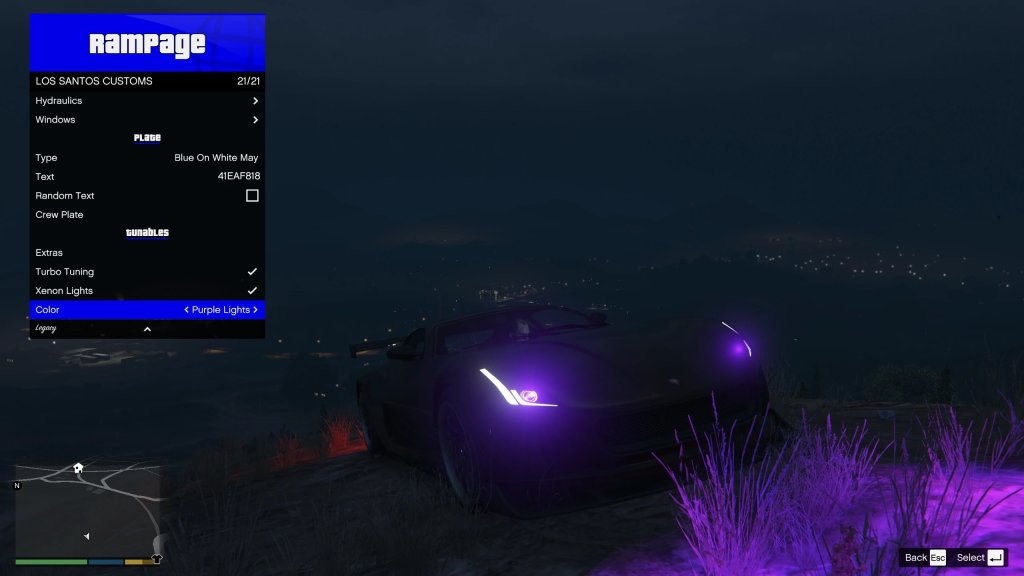Click the minimap in the corner
This screenshot has width=1024, height=576.
click(x=88, y=511)
